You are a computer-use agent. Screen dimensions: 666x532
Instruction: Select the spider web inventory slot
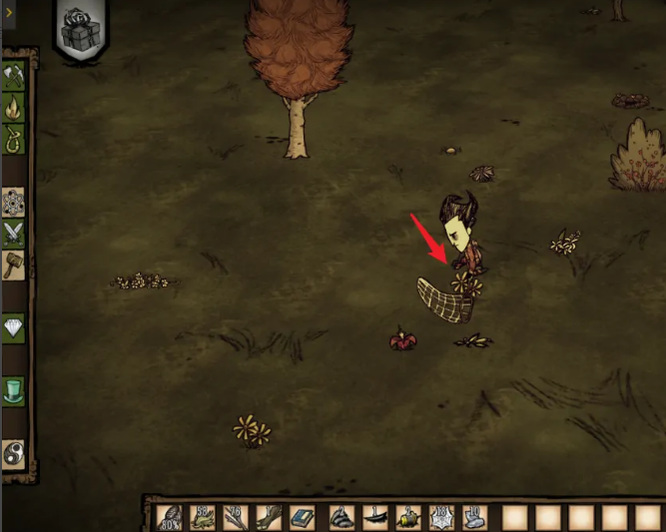[x=443, y=518]
